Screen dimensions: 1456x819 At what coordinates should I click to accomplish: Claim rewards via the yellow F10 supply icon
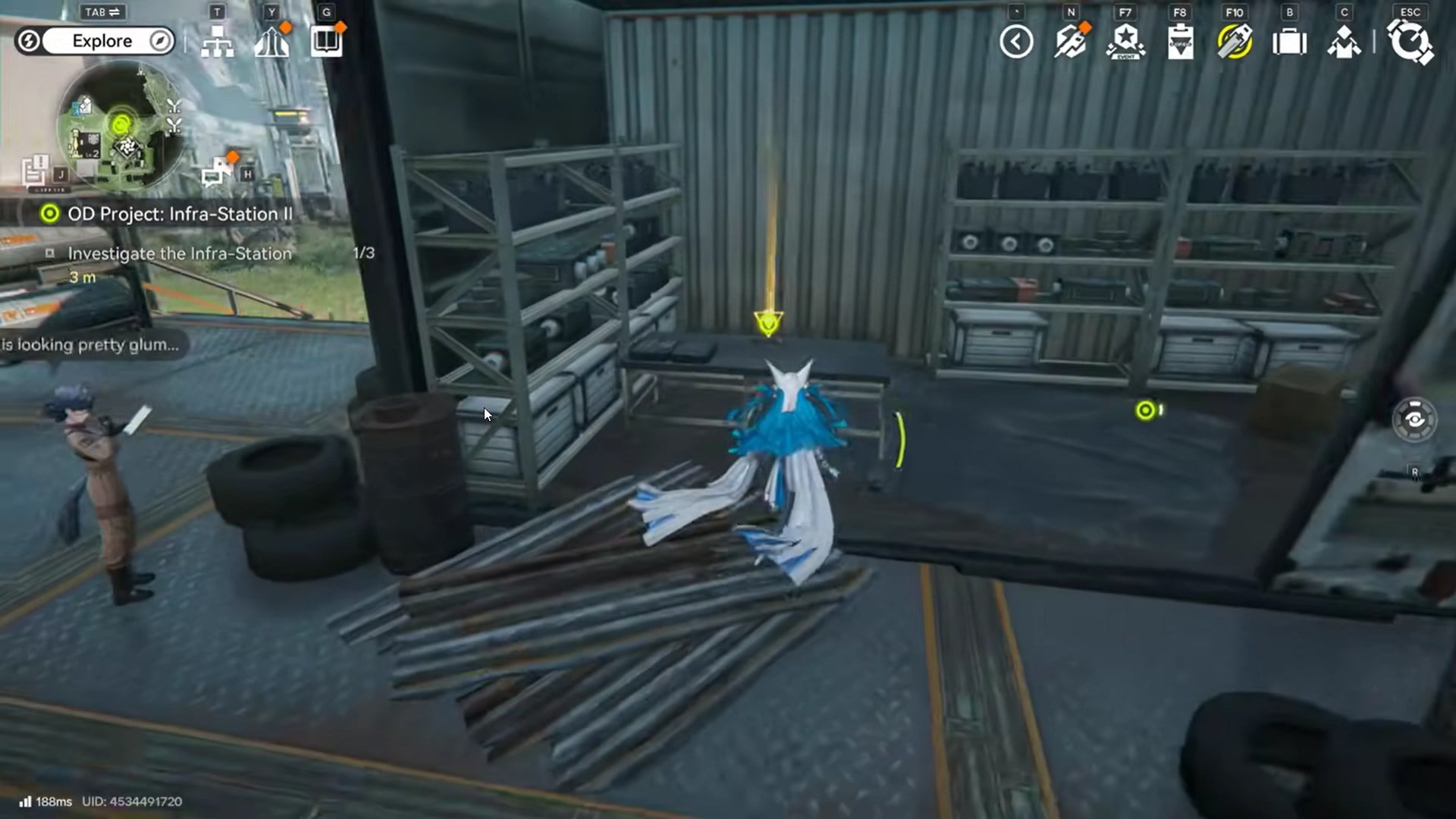tap(1235, 43)
